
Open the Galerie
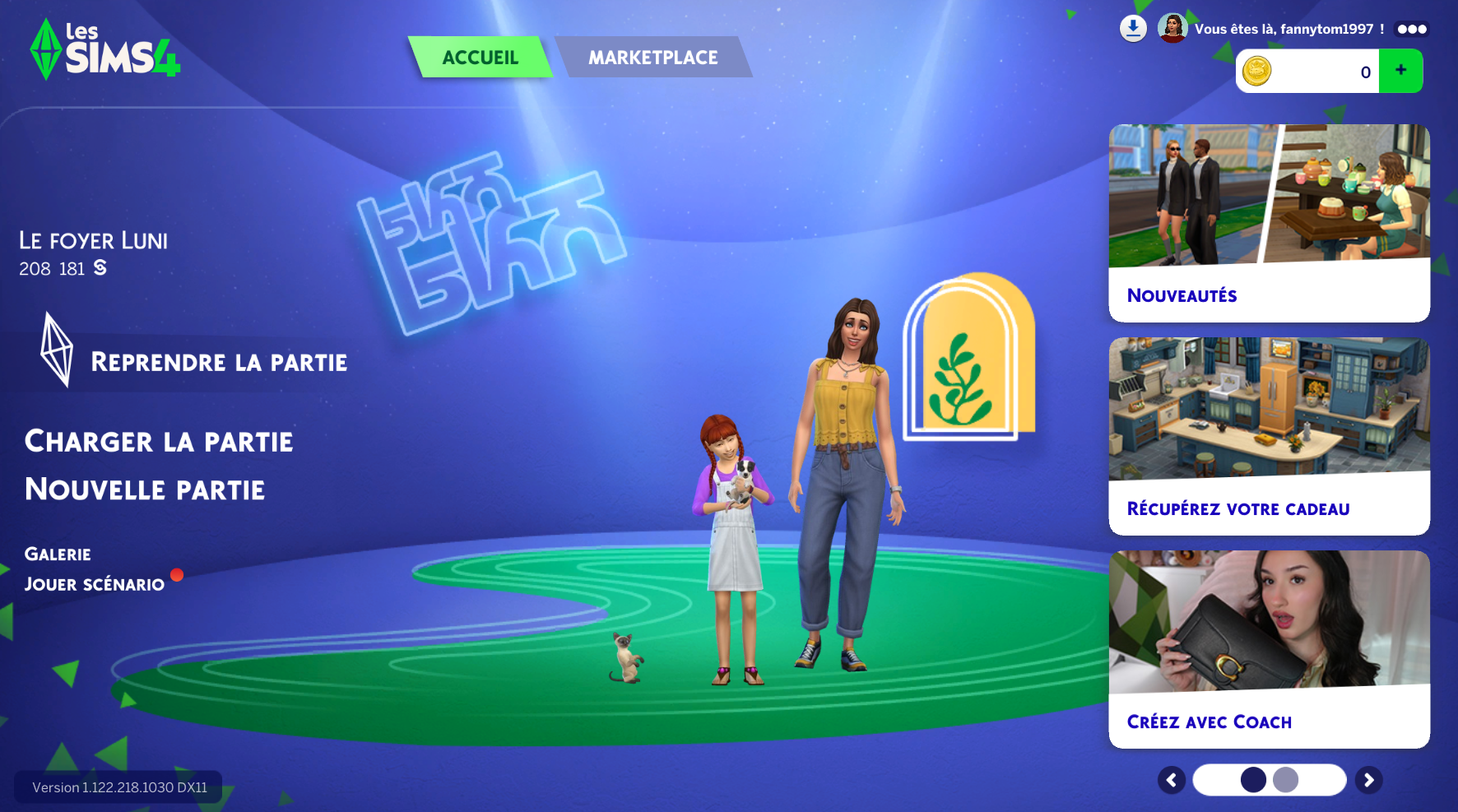pyautogui.click(x=58, y=554)
